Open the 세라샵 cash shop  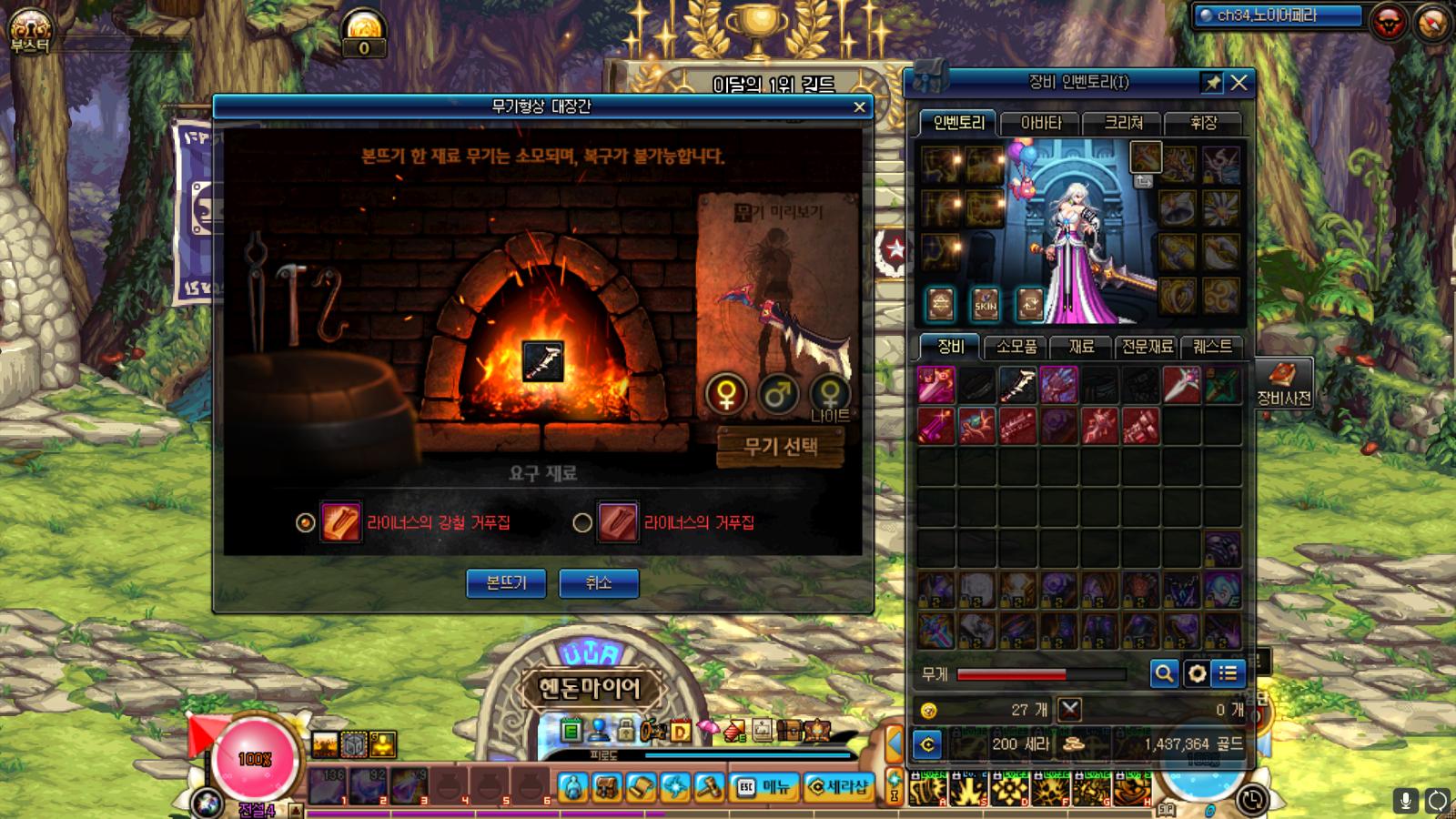click(839, 786)
